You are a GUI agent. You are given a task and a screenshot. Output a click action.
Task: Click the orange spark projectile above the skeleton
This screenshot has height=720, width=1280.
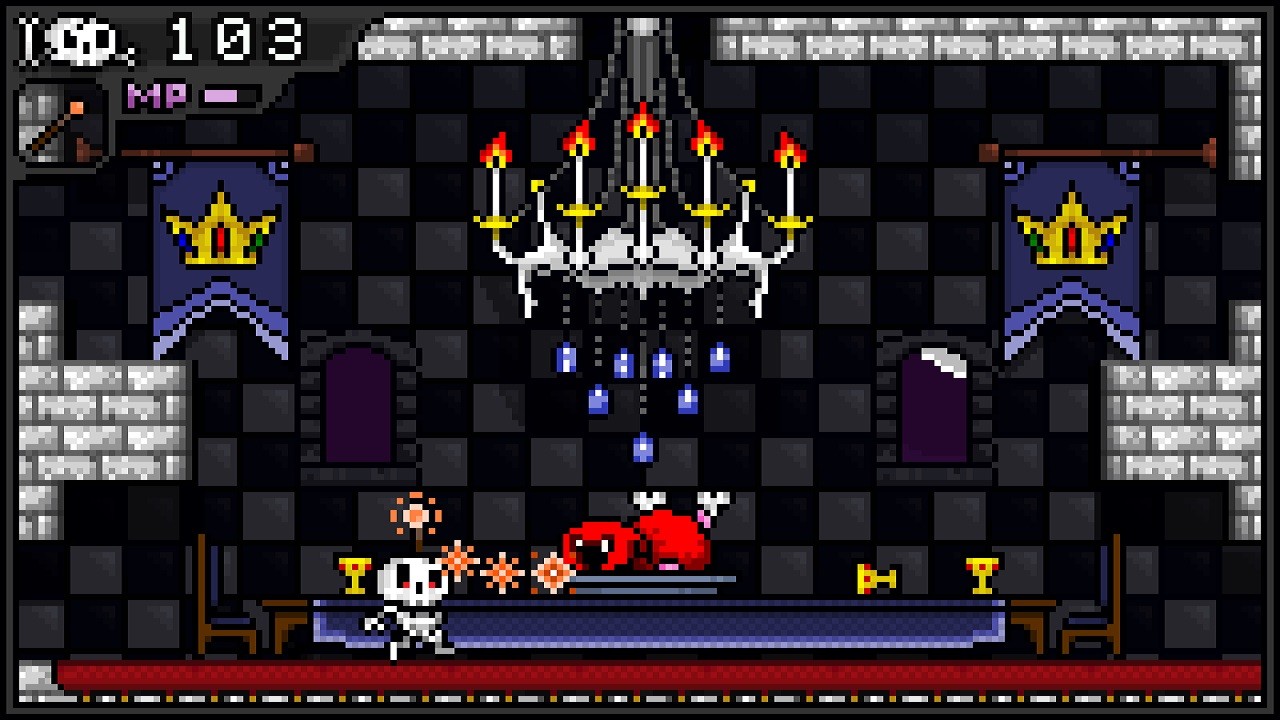pyautogui.click(x=415, y=515)
